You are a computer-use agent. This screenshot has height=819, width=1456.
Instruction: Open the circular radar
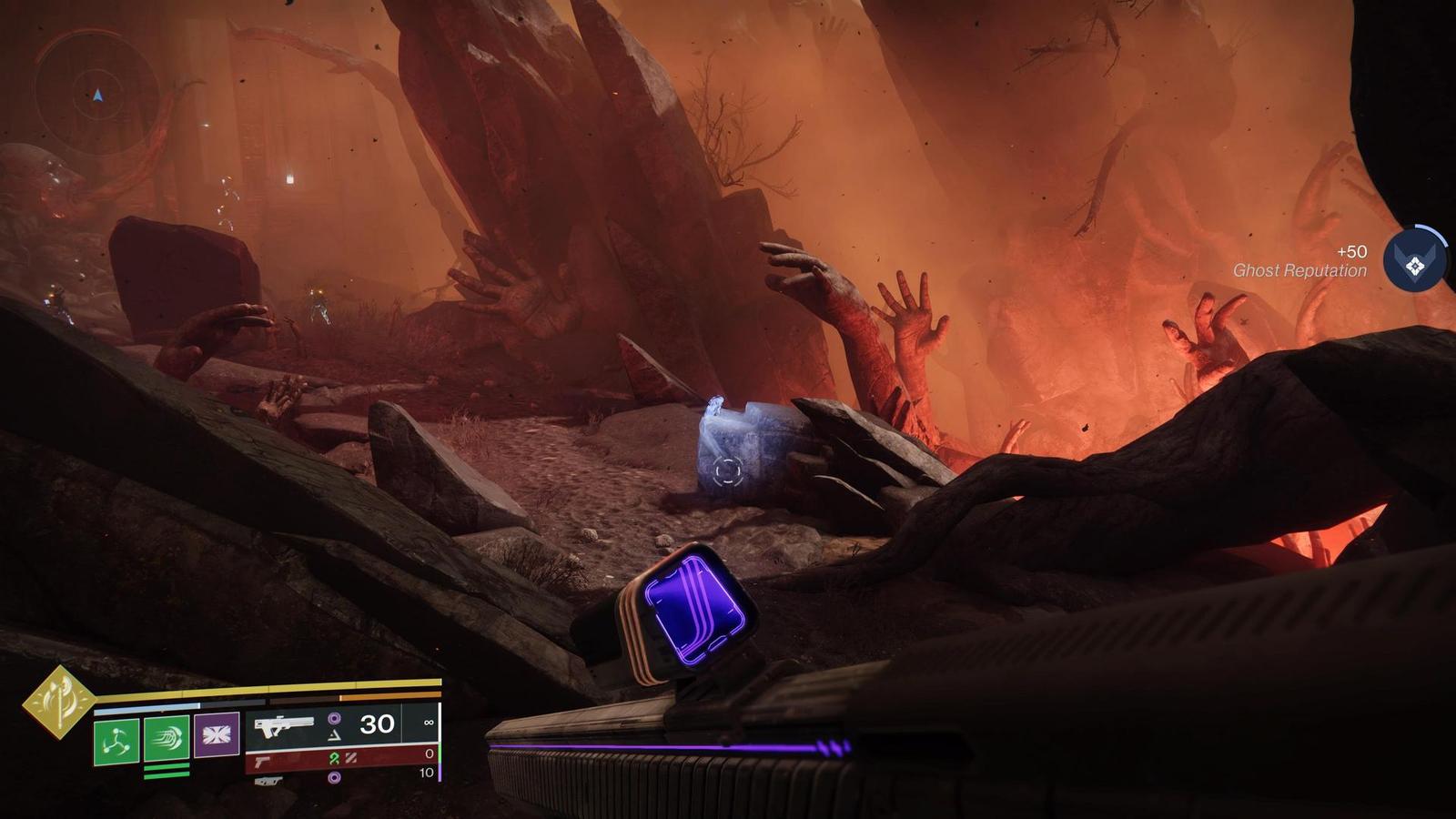96,92
